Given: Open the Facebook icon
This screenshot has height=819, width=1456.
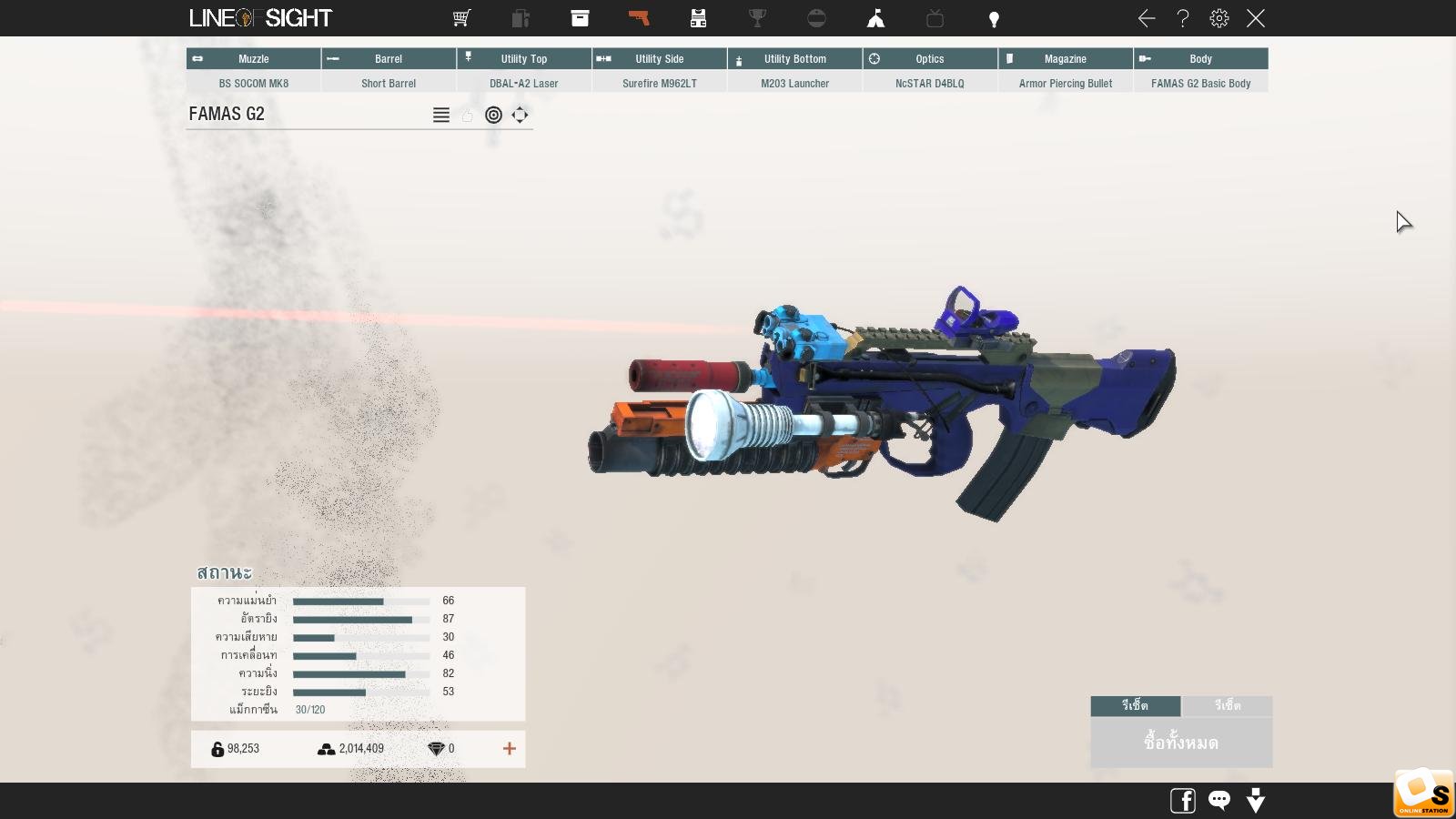Looking at the screenshot, I should coord(1183,801).
